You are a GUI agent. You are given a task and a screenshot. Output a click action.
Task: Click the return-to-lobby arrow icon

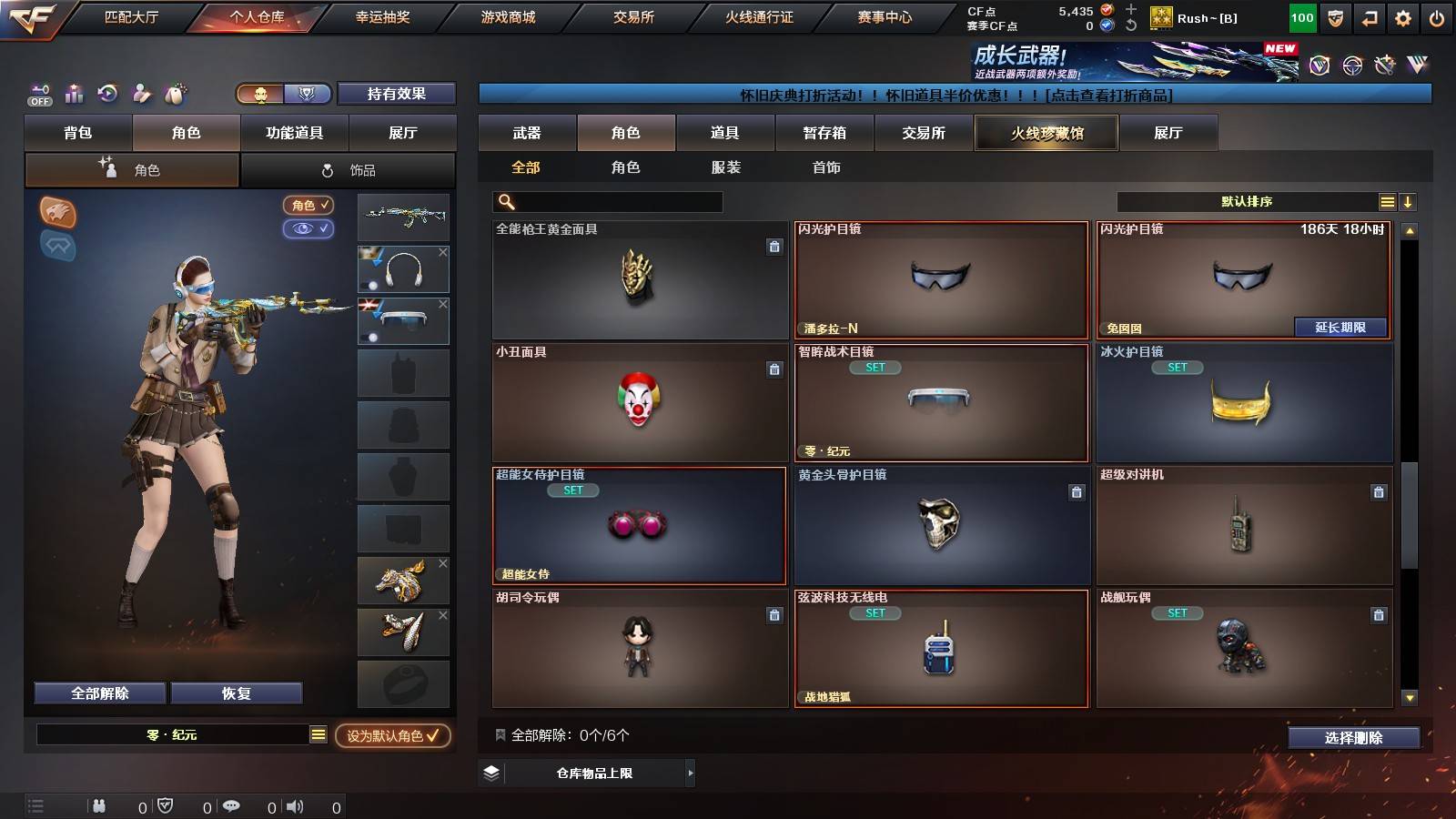[x=1369, y=16]
